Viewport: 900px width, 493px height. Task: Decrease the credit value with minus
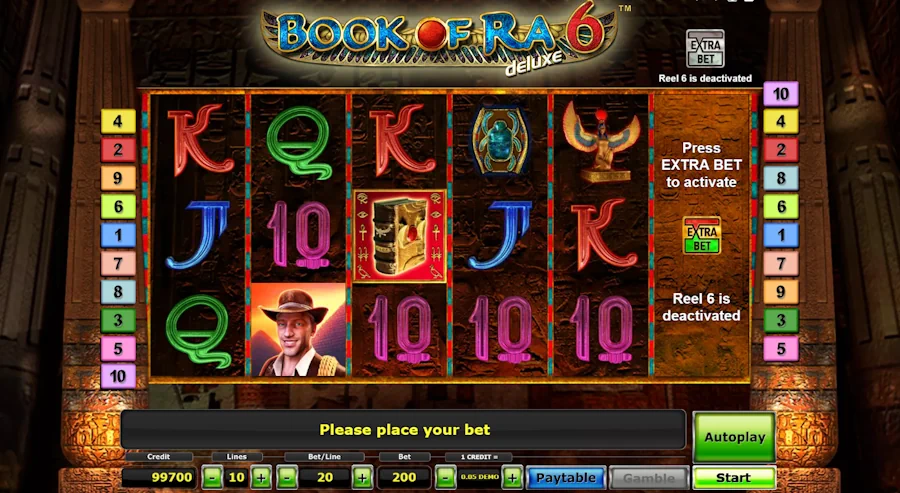tap(445, 477)
